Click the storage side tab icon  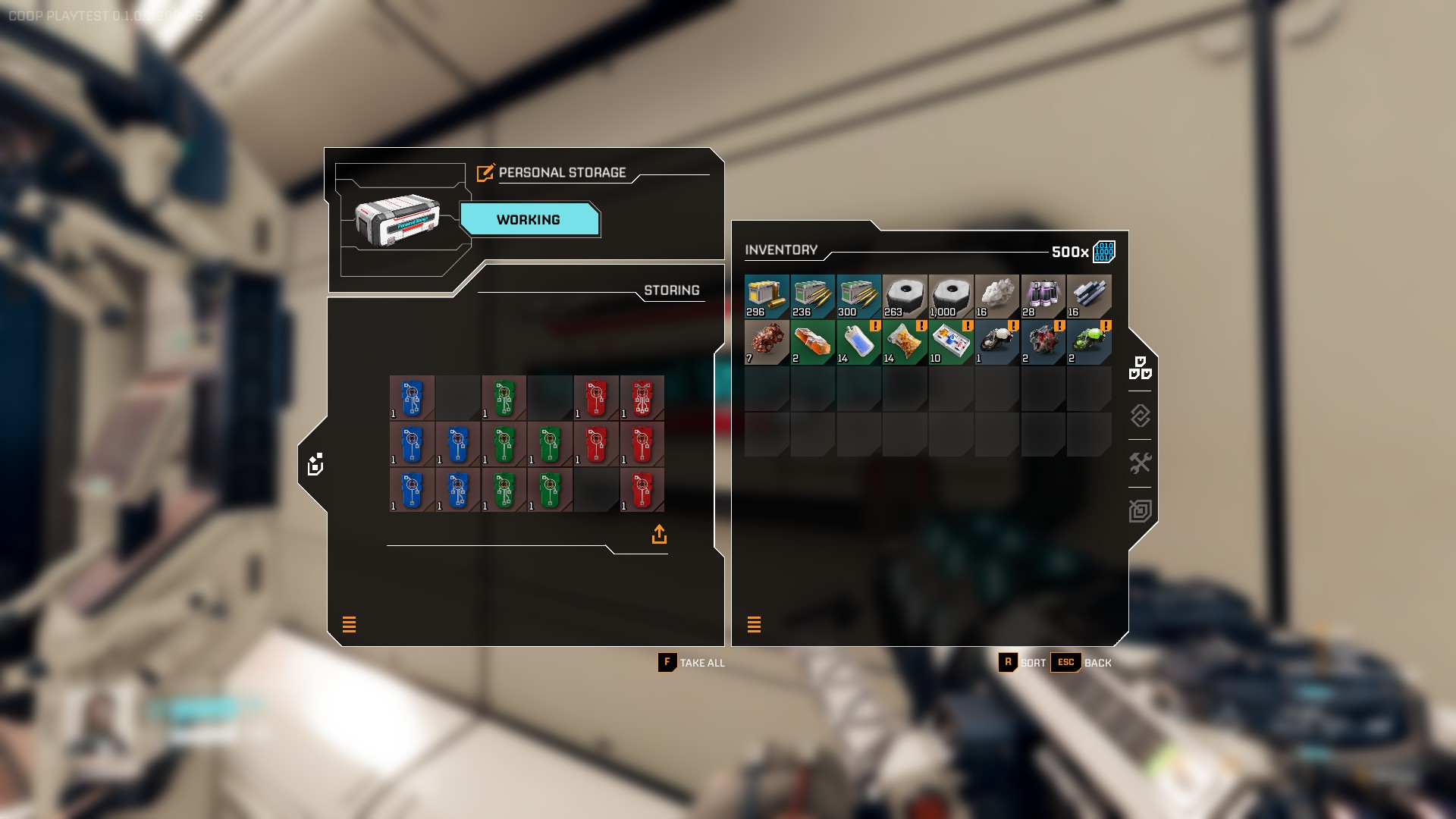point(315,464)
